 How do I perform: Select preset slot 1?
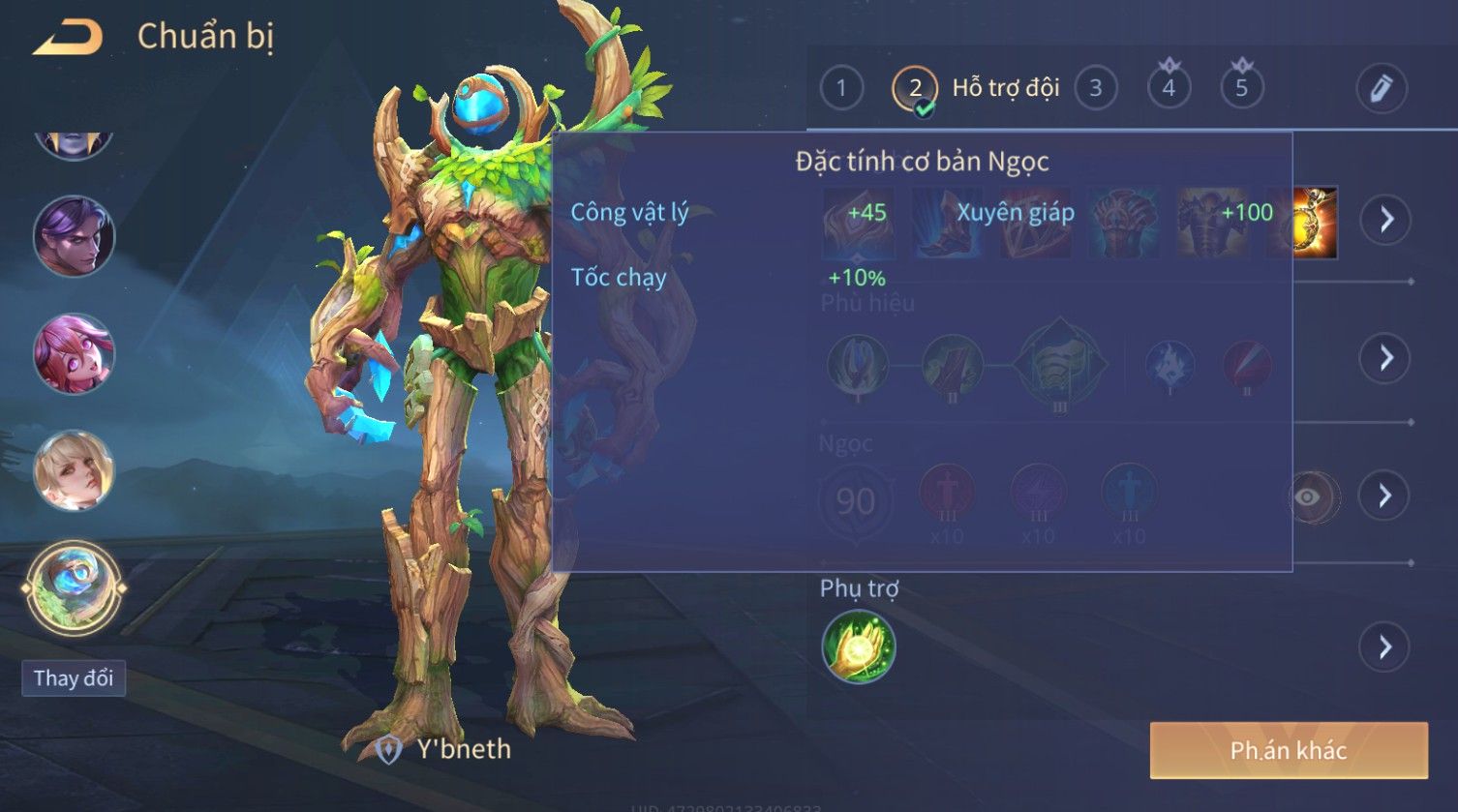[840, 88]
